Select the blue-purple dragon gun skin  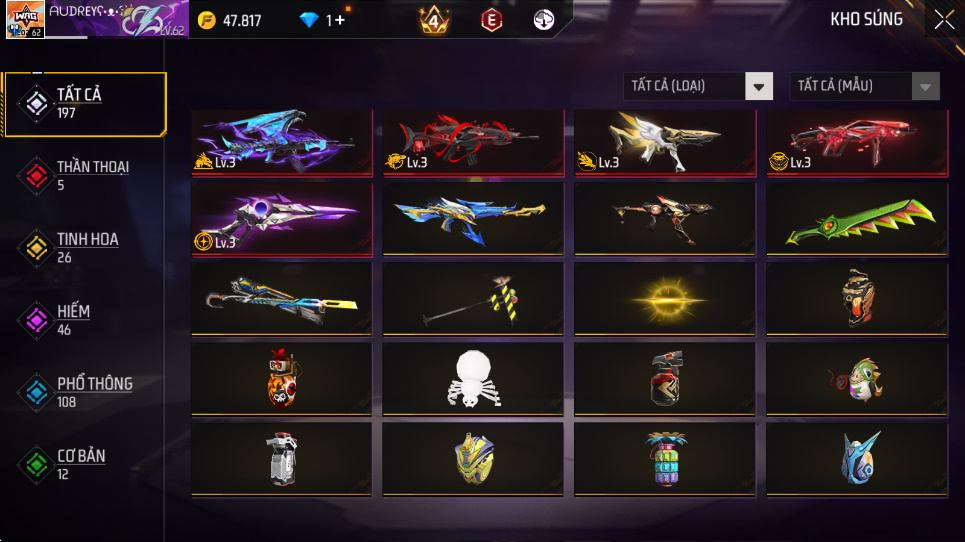tap(280, 142)
